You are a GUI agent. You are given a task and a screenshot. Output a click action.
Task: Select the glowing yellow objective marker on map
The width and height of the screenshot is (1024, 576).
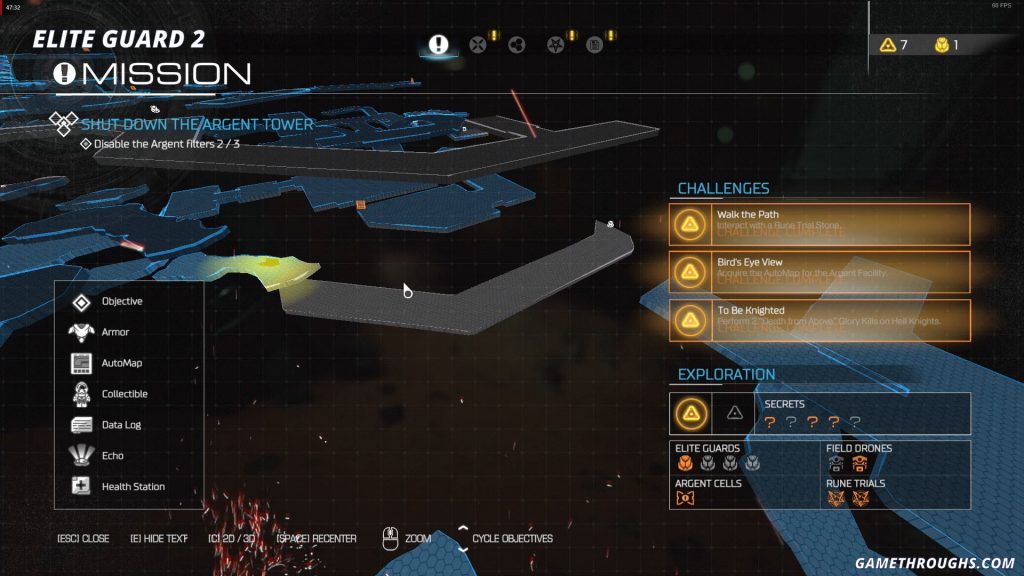[268, 263]
